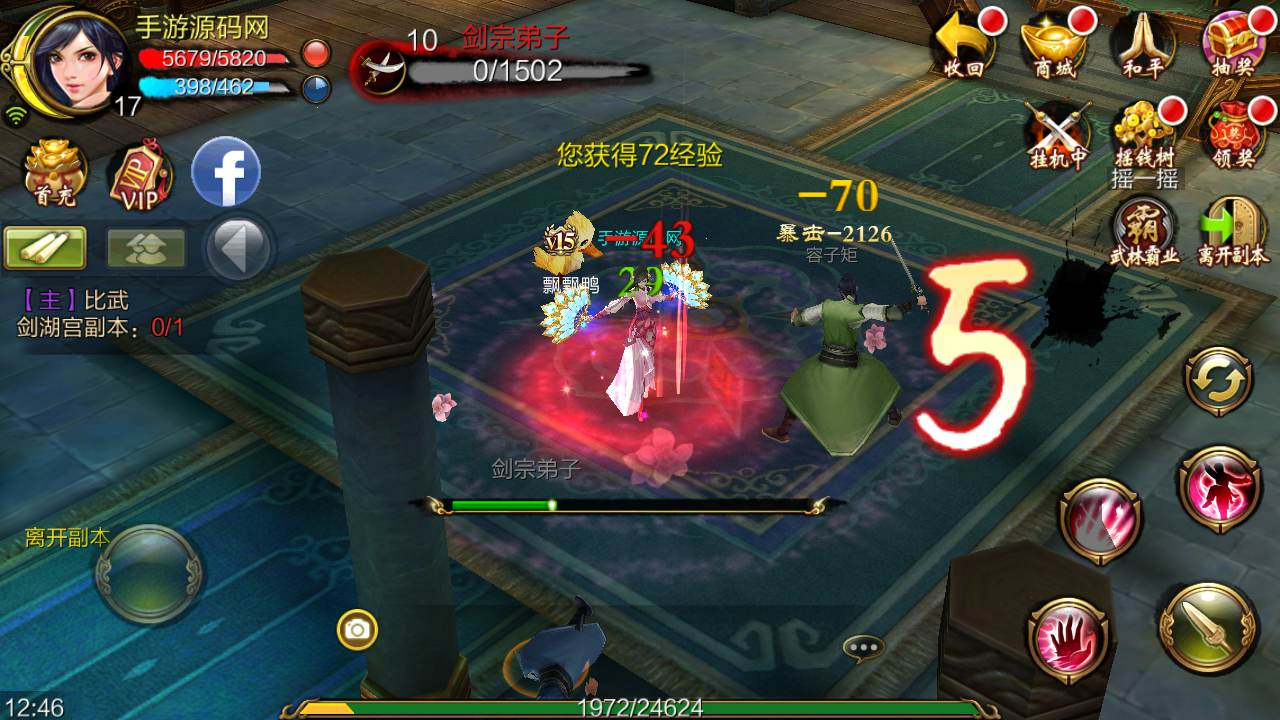Toggle 挂机中 auto-battle crossed swords
Image resolution: width=1280 pixels, height=720 pixels.
[x=1056, y=135]
